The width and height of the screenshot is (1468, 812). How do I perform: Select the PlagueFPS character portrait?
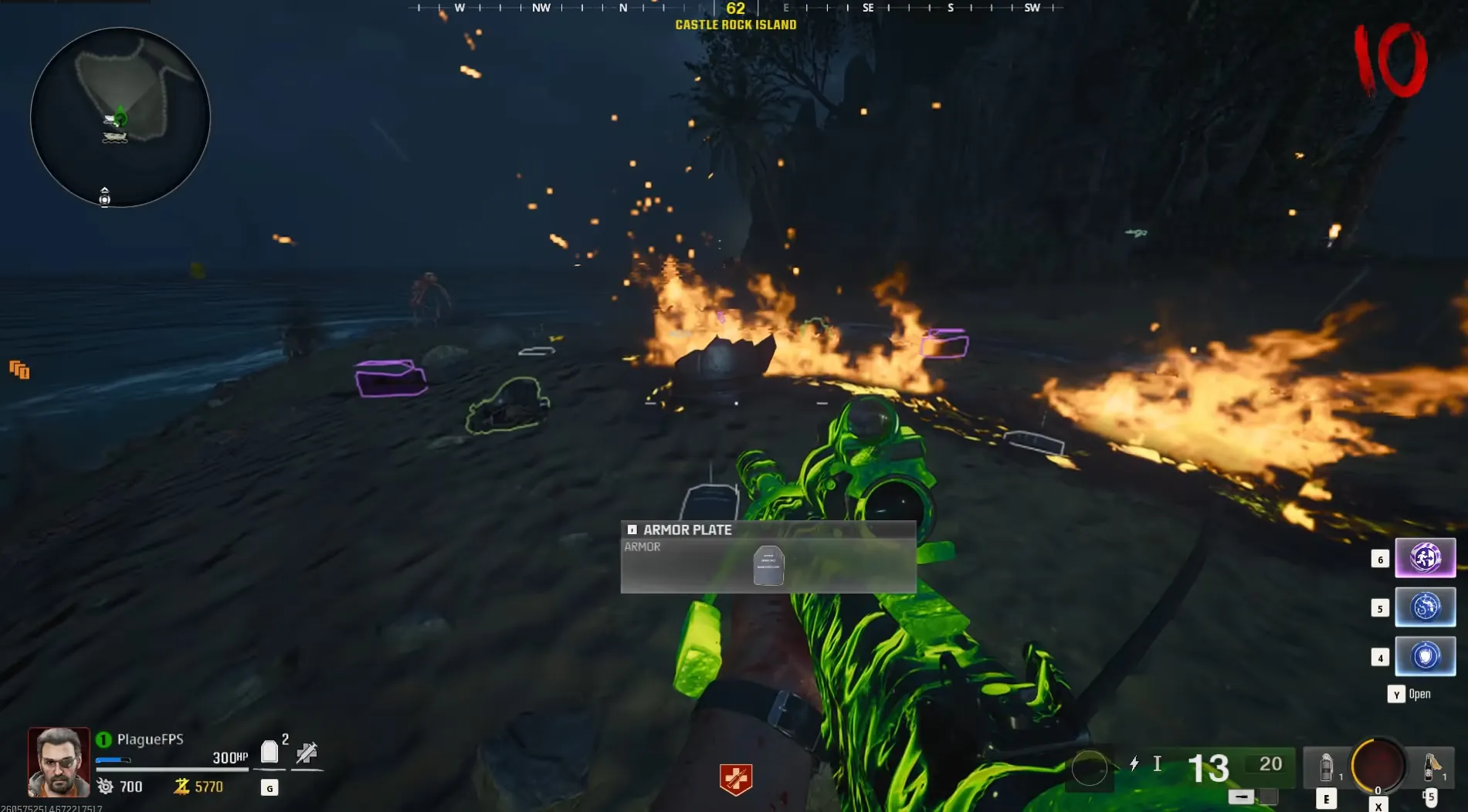pyautogui.click(x=59, y=762)
